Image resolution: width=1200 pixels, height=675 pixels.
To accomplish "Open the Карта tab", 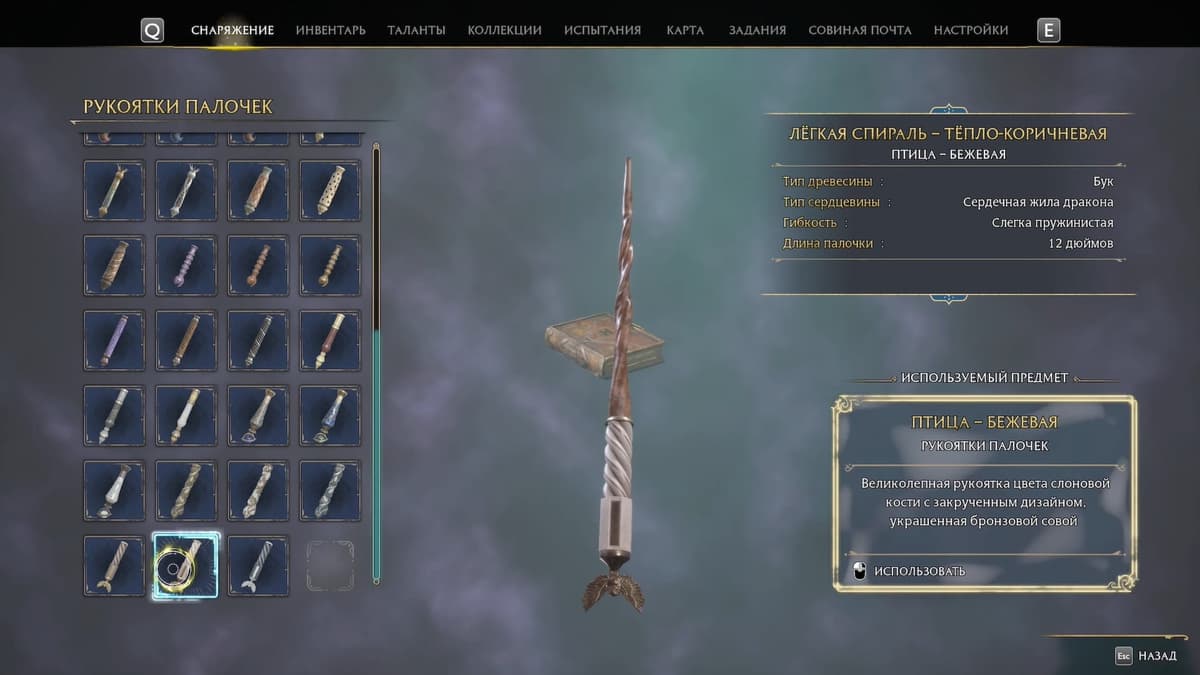I will (685, 30).
